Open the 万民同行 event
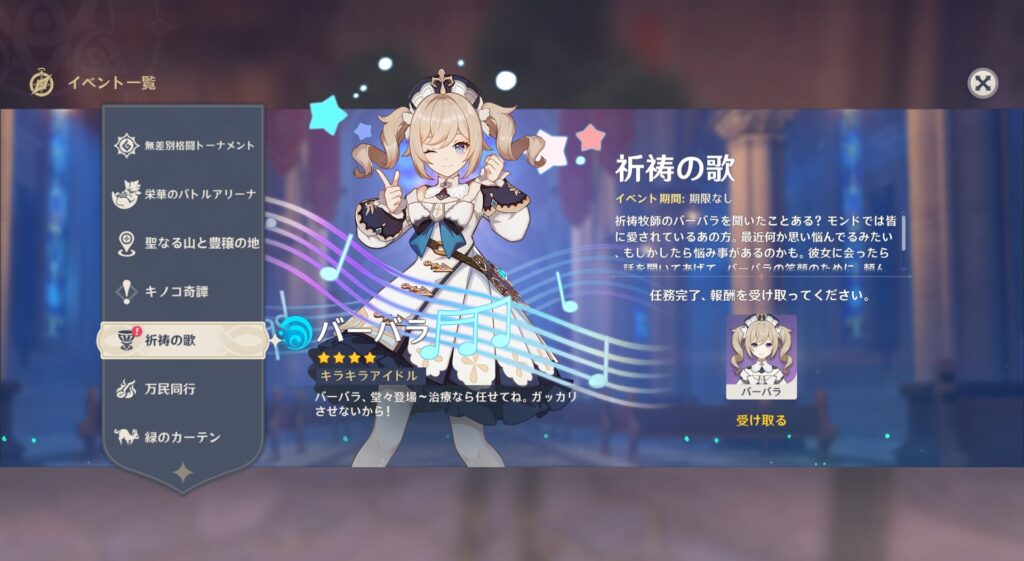This screenshot has width=1024, height=561. click(184, 388)
